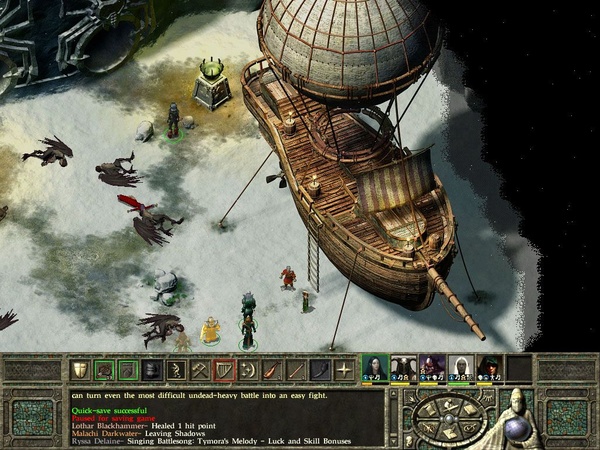Select the dark-haired woman party portrait
This screenshot has height=450, width=600.
coord(374,367)
